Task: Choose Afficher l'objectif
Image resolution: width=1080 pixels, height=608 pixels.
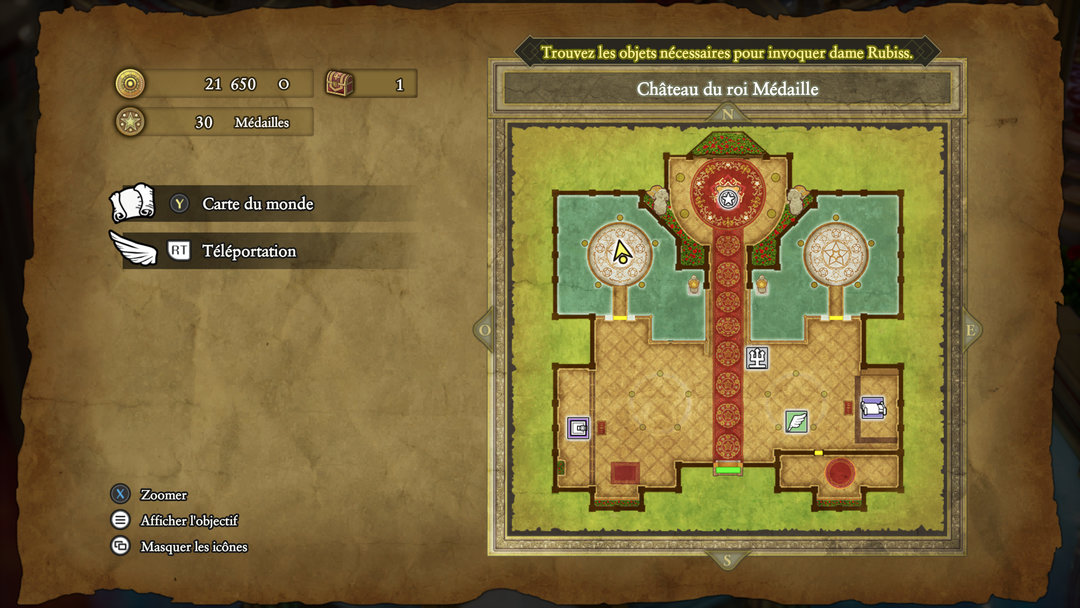Action: [188, 521]
